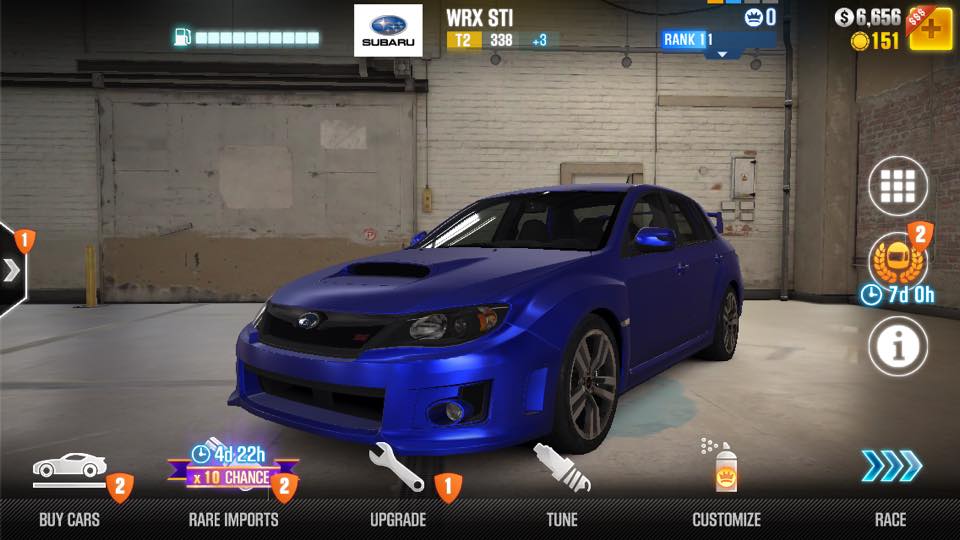Viewport: 960px width, 540px height.
Task: Expand the left side arrow panel
Action: 12,270
